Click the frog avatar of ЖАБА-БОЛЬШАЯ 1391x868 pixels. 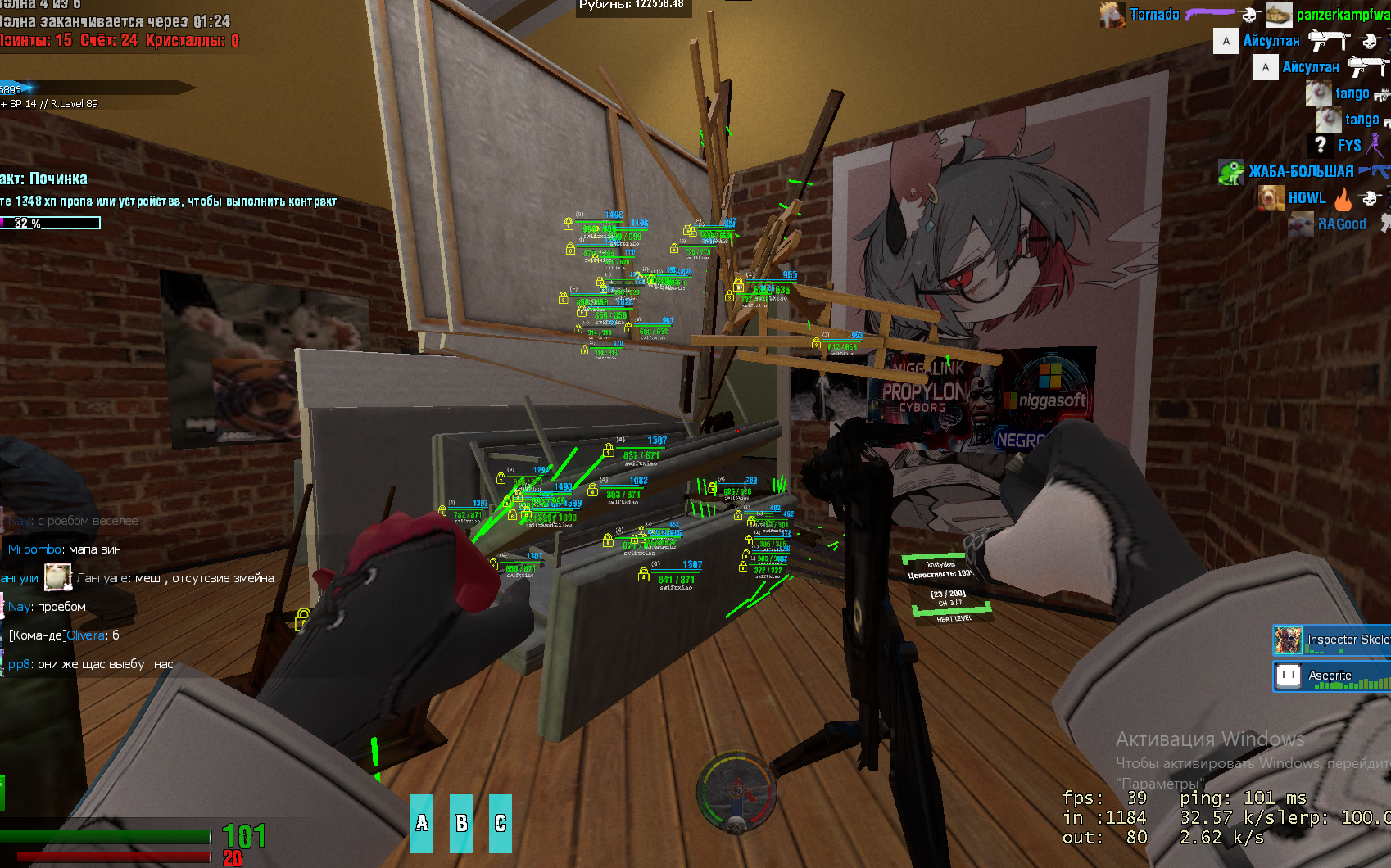tap(1231, 172)
